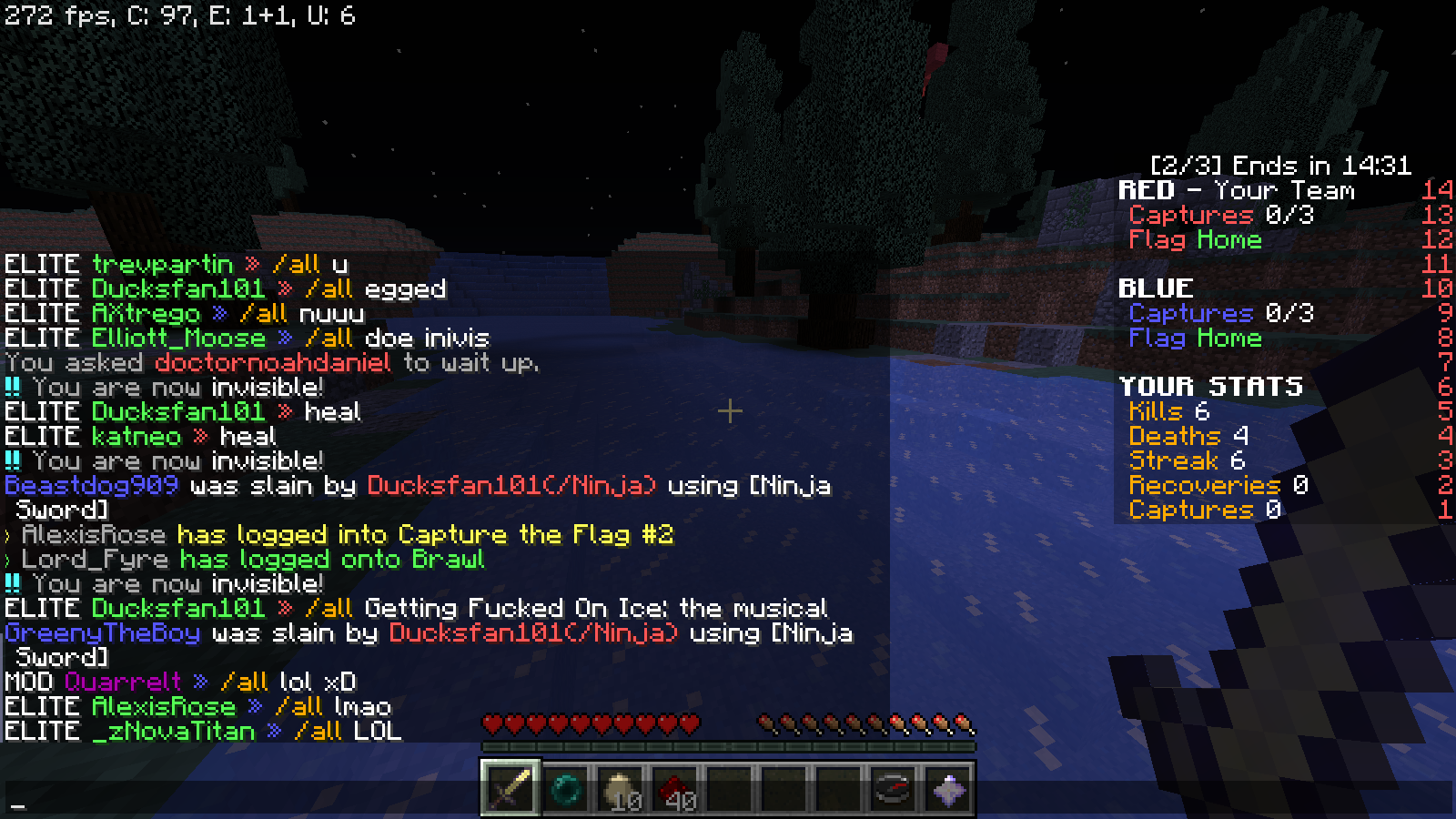Image resolution: width=1456 pixels, height=819 pixels.
Task: Select the gold sword hotbar slot
Action: 511,788
